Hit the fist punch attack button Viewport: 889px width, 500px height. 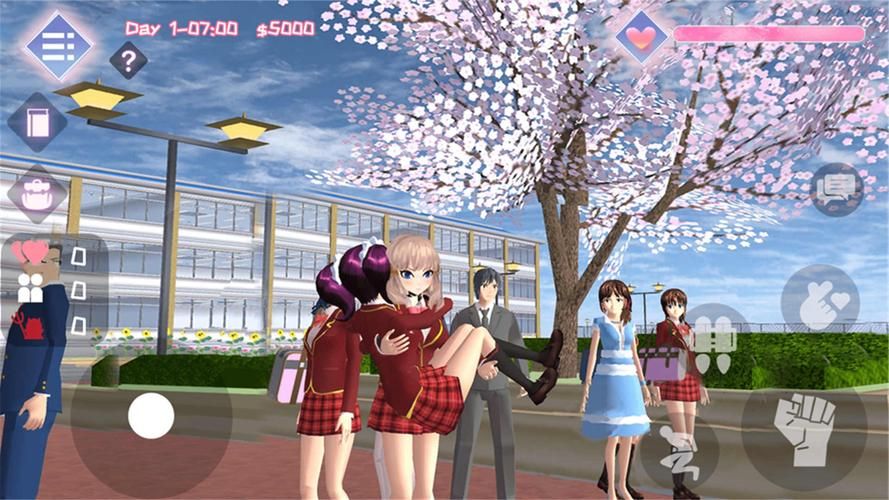coord(804,429)
